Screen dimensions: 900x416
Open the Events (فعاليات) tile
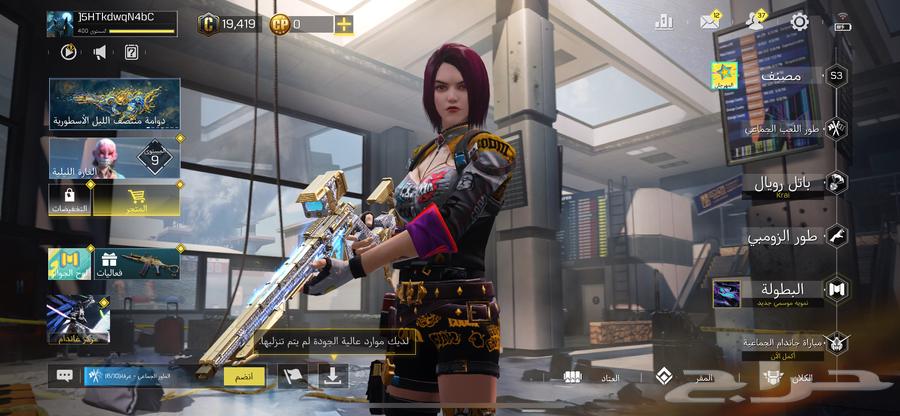pos(137,265)
